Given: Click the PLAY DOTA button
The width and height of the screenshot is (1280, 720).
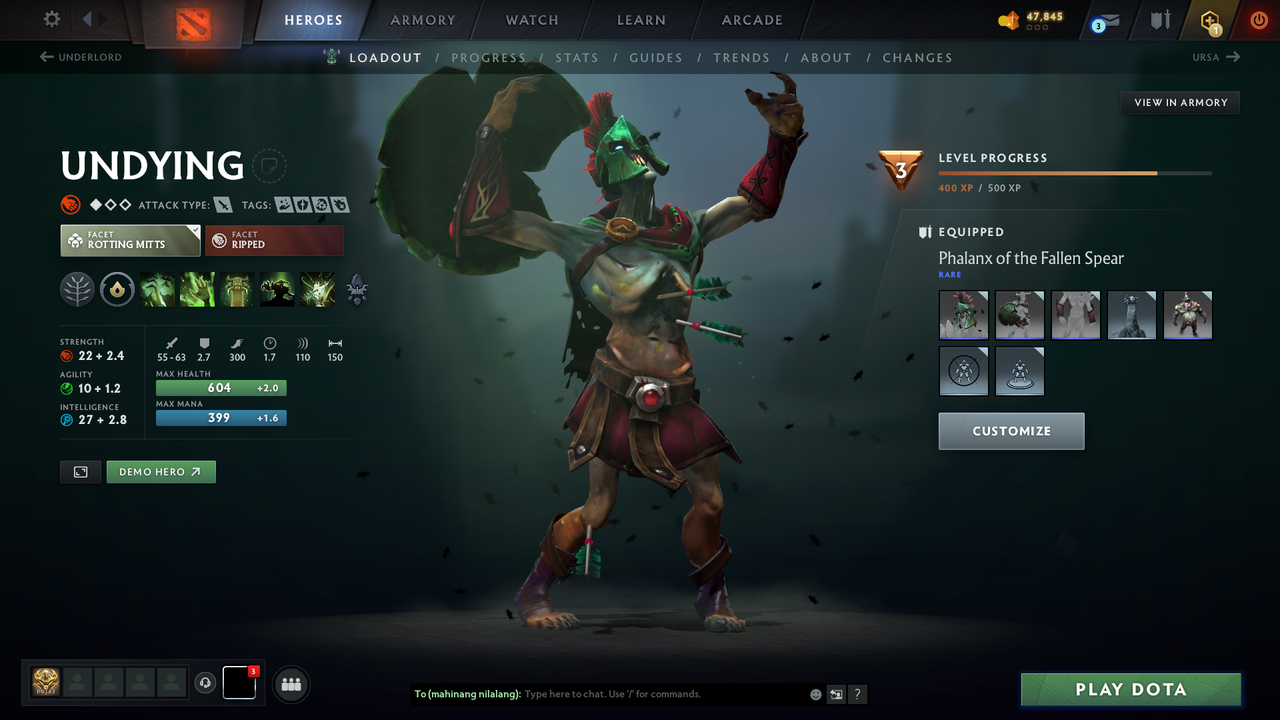Looking at the screenshot, I should click(x=1130, y=689).
